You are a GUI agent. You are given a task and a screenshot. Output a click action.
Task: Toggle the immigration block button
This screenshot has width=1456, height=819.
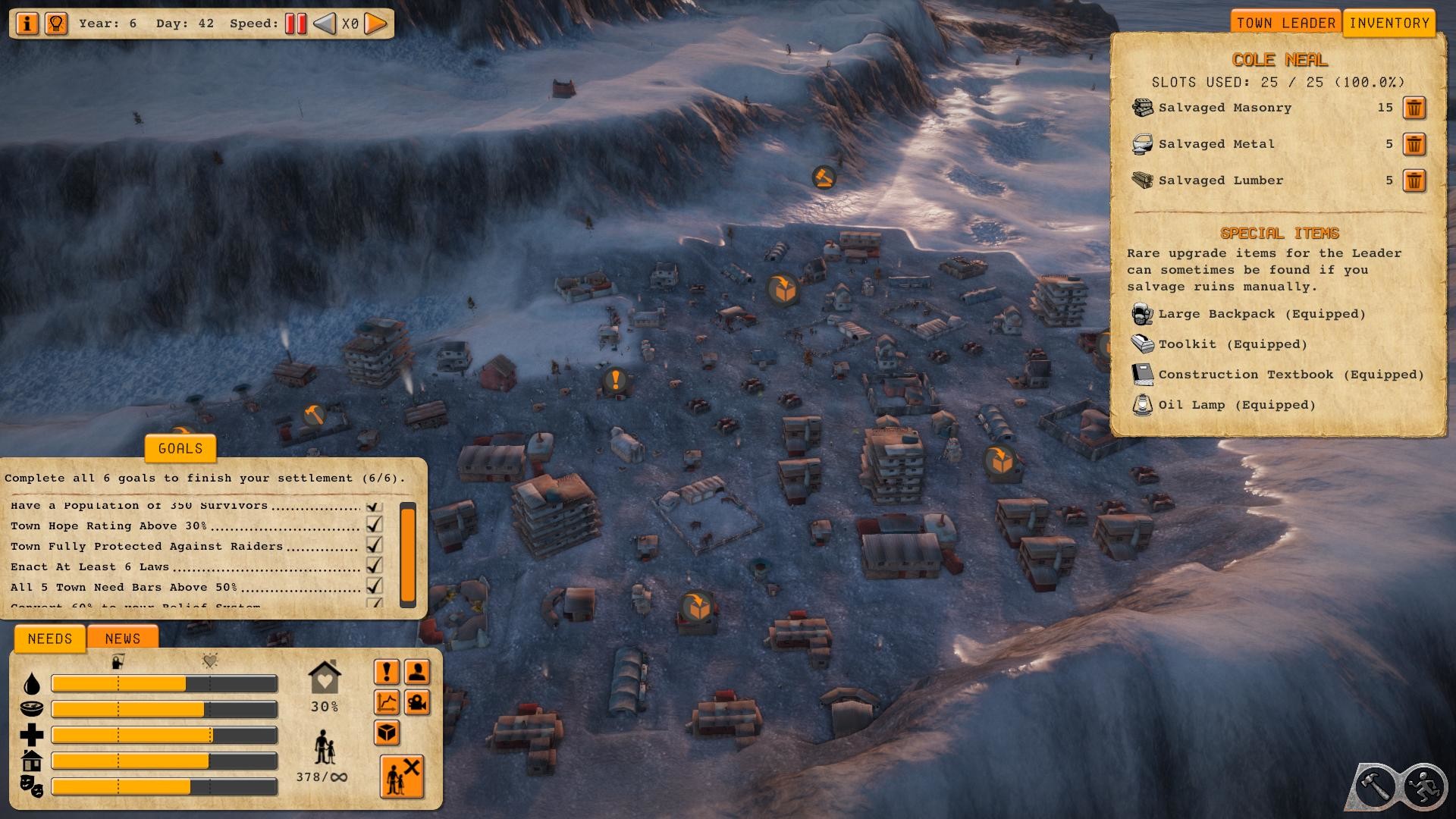point(402,777)
